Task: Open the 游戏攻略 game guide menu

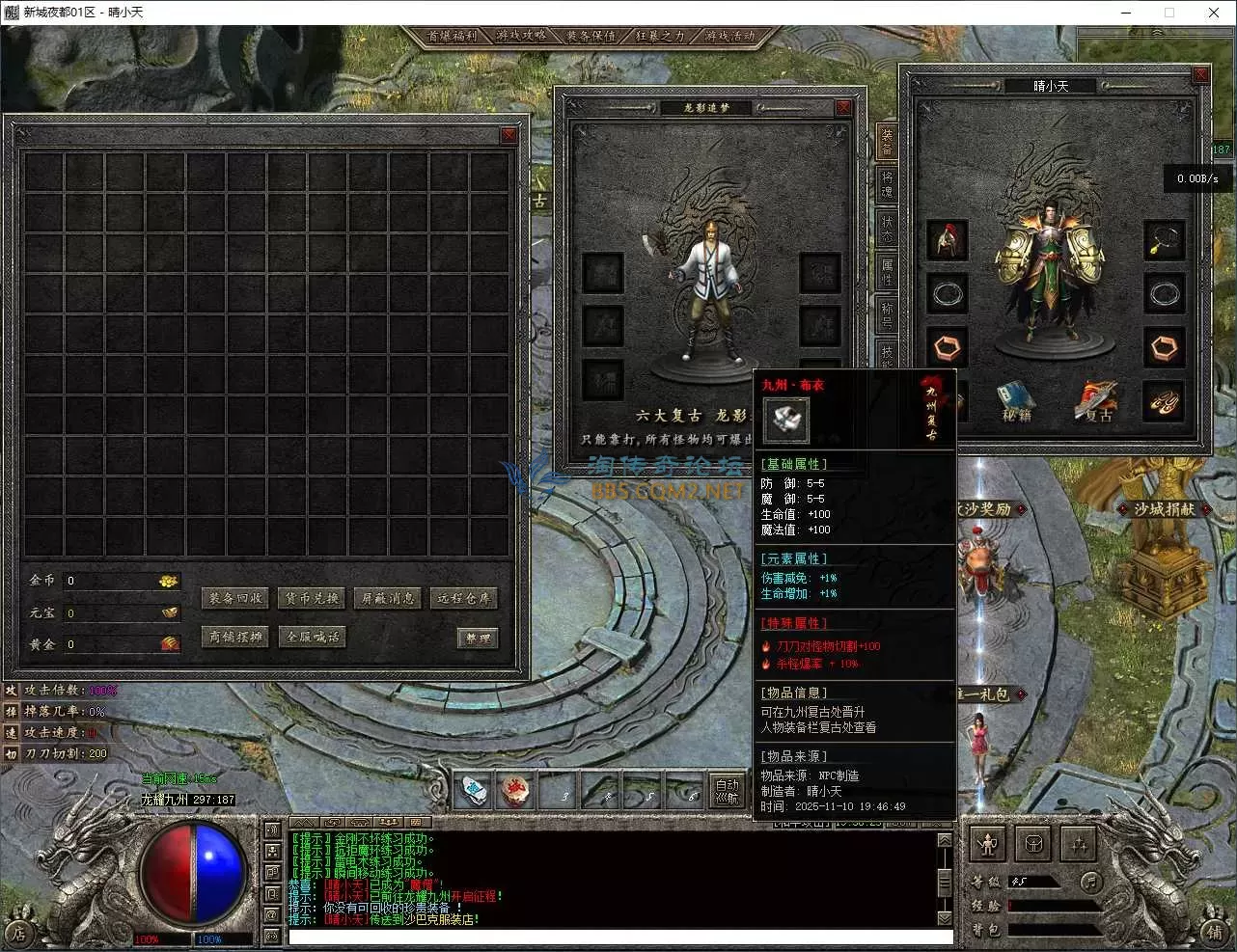Action: (521, 36)
